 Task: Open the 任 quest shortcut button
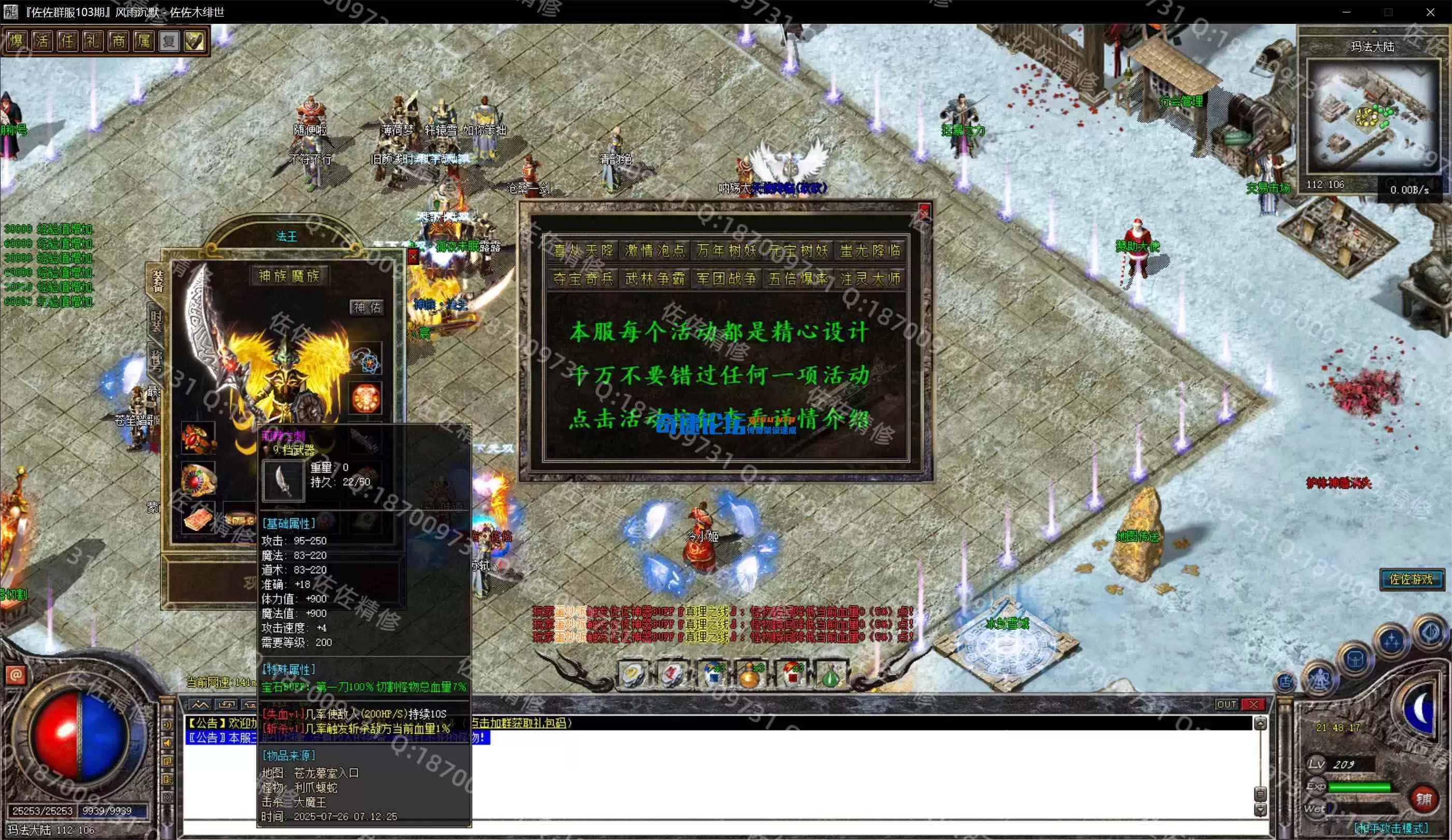(x=67, y=41)
